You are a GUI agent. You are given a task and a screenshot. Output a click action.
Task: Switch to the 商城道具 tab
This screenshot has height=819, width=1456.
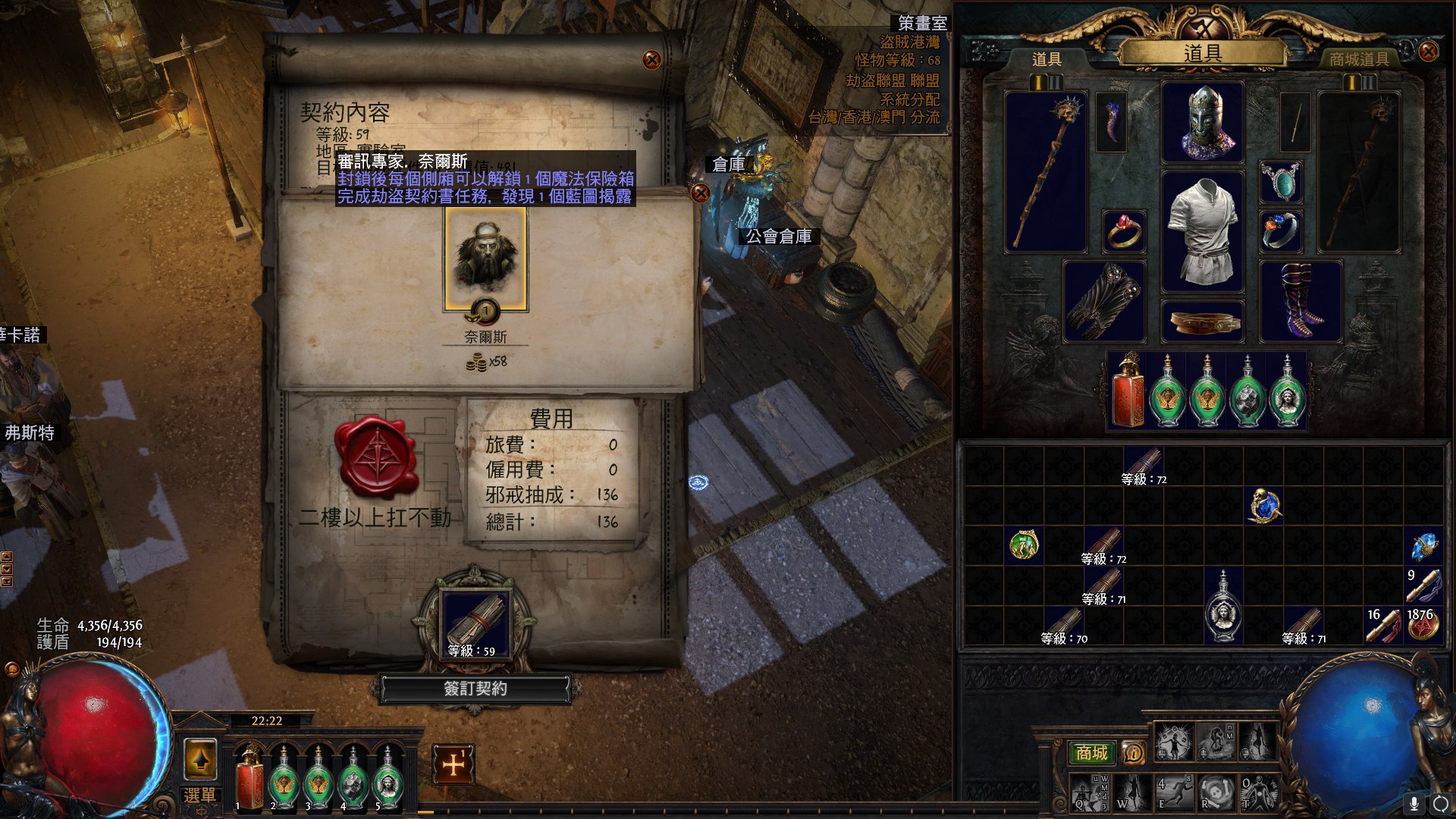tap(1358, 59)
